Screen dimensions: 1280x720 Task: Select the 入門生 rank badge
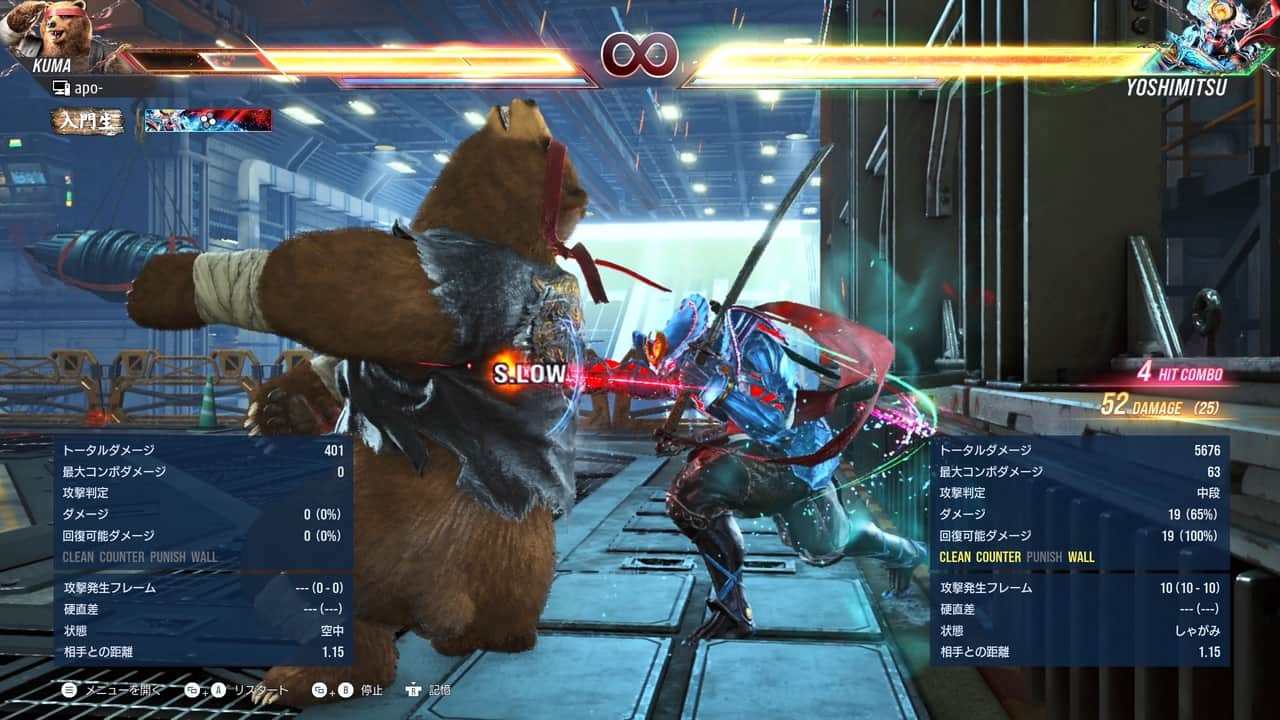[89, 121]
